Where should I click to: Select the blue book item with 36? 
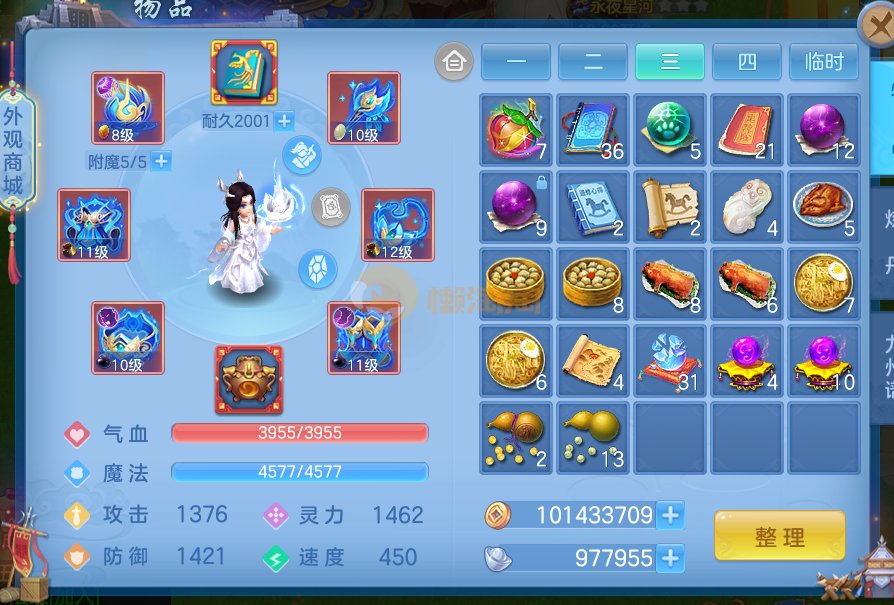(x=593, y=130)
